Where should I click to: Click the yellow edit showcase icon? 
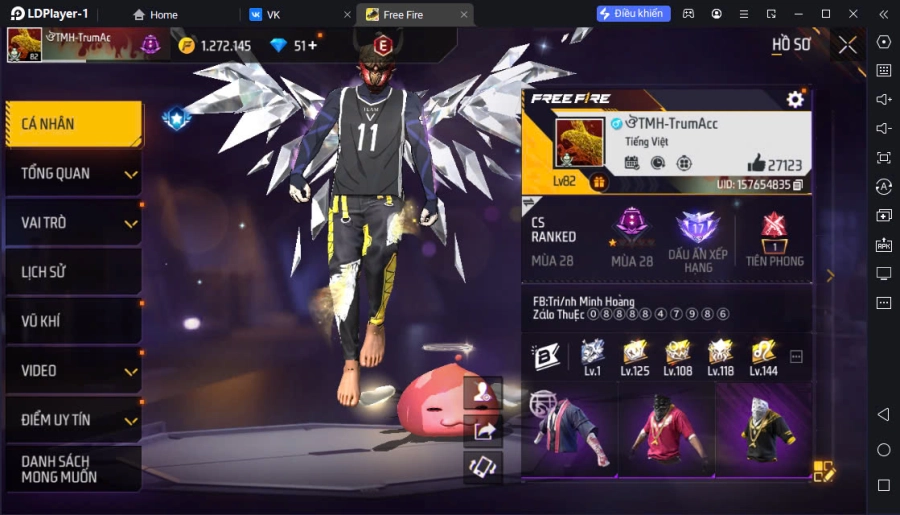click(823, 471)
